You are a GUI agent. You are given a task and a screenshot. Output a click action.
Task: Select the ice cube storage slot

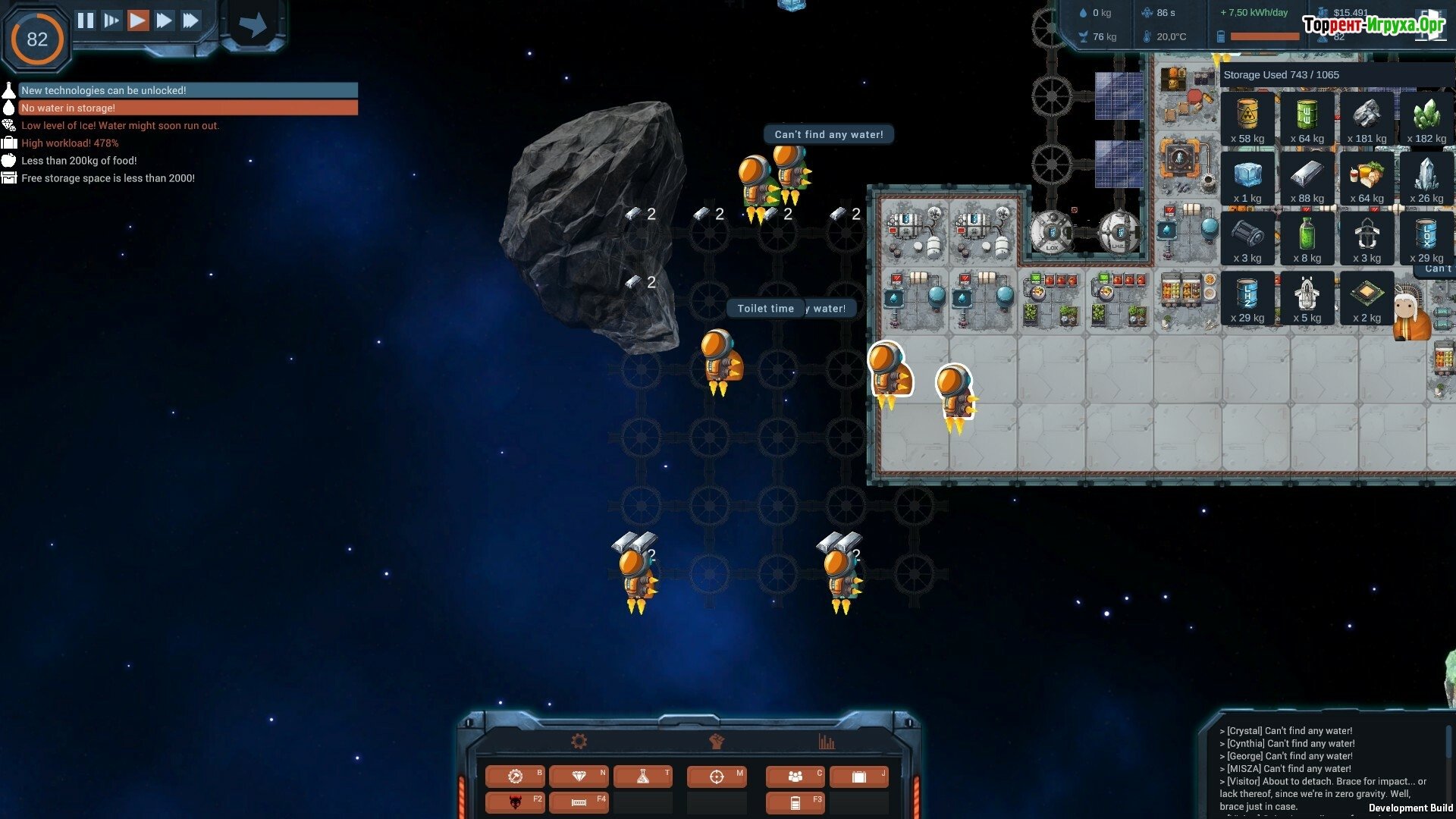[1247, 179]
